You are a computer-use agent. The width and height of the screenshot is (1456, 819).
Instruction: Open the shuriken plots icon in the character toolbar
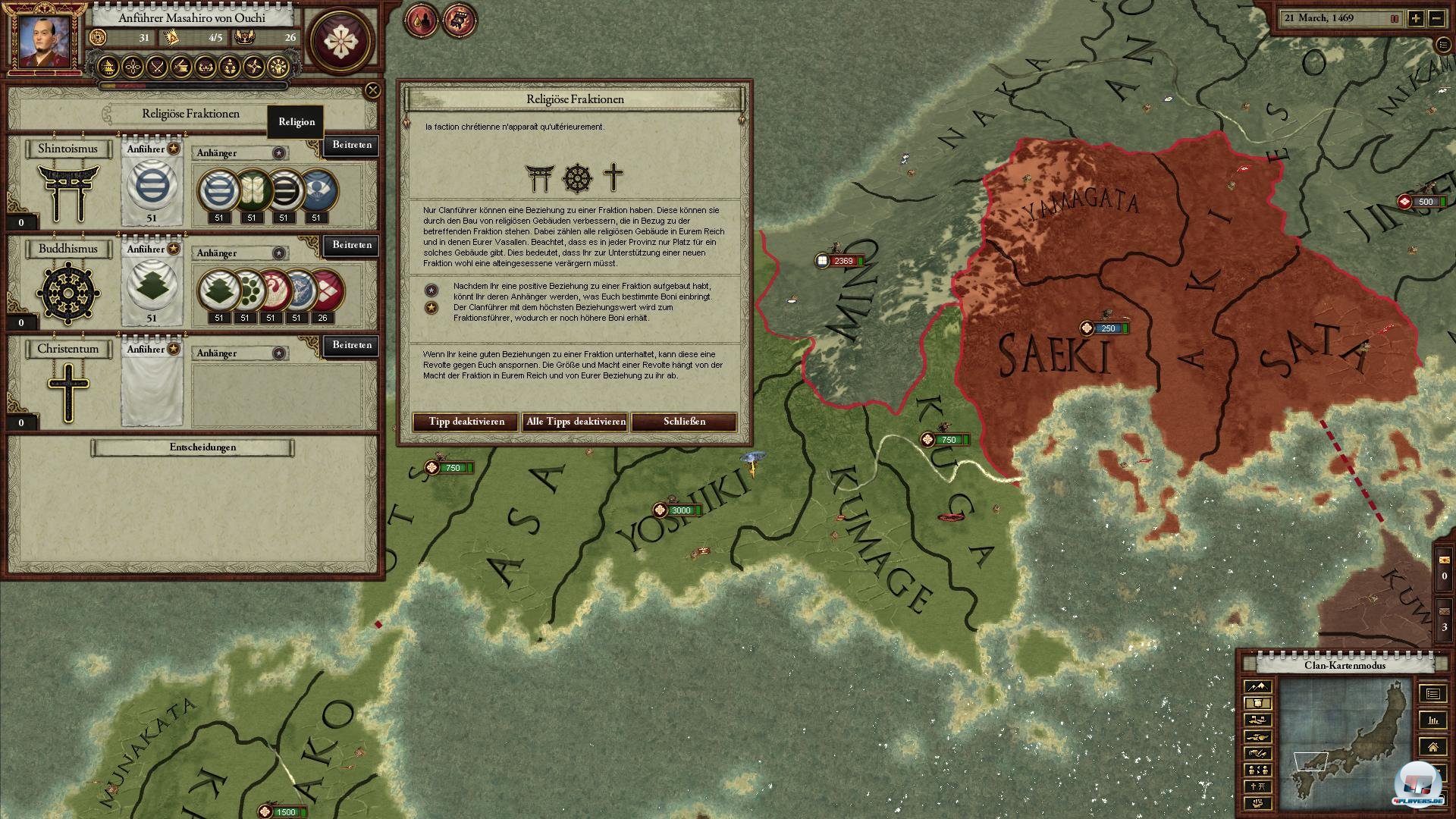[253, 67]
